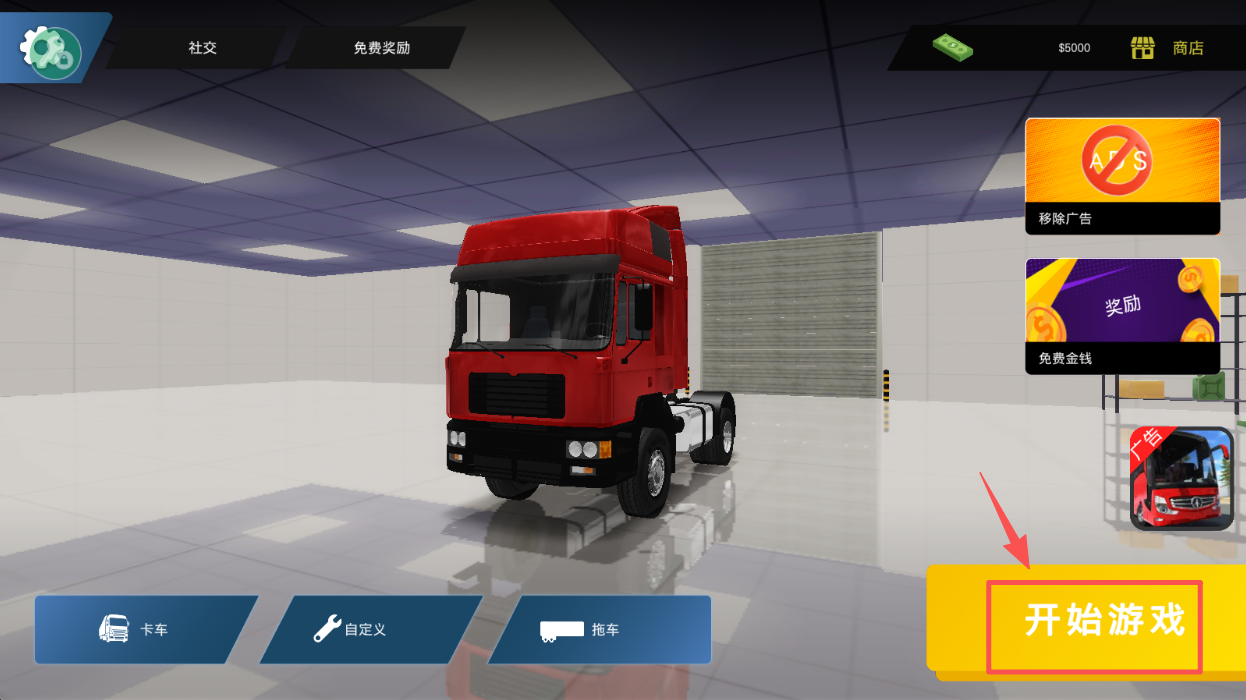Select the 移除广告 remove ads offer

[1122, 176]
